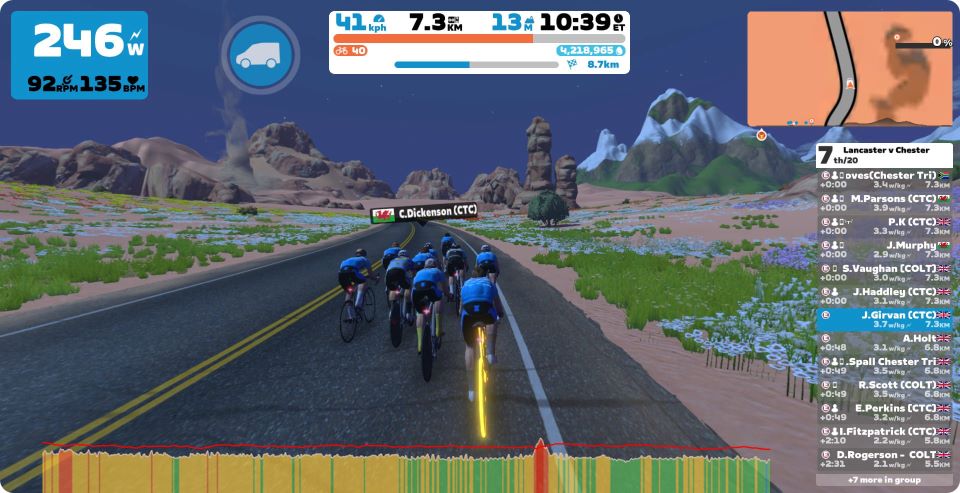Choose highlighted J.Girvan (CTC) row
This screenshot has width=960, height=493.
884,319
